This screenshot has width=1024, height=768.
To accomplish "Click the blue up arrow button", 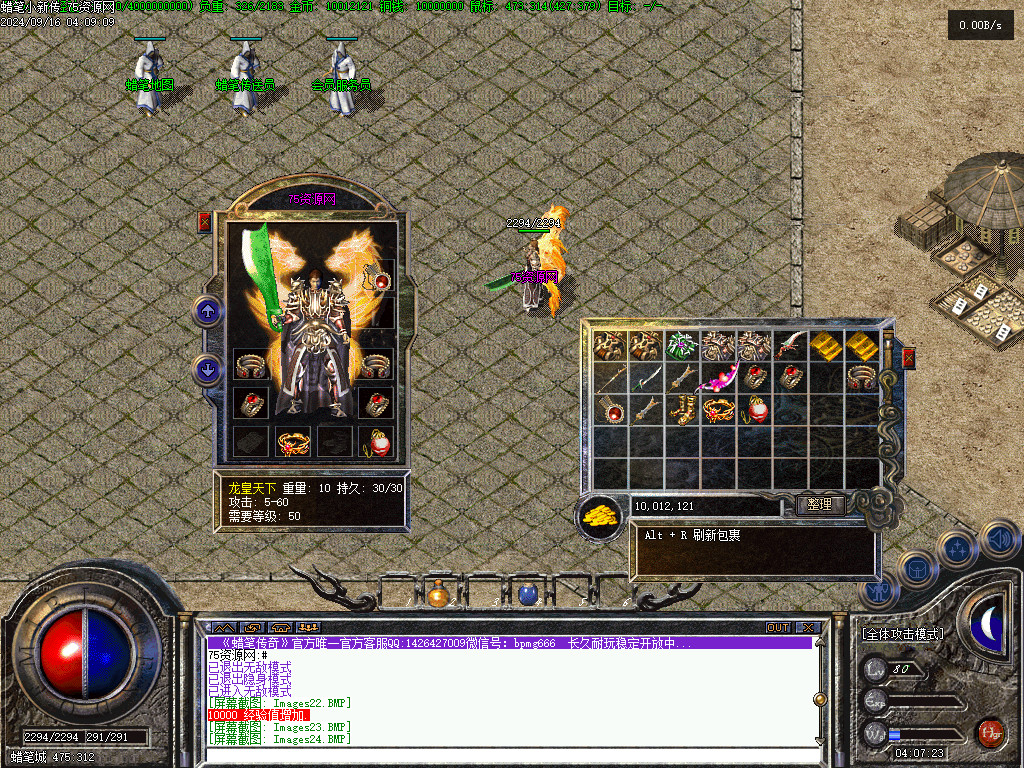I will (x=208, y=312).
